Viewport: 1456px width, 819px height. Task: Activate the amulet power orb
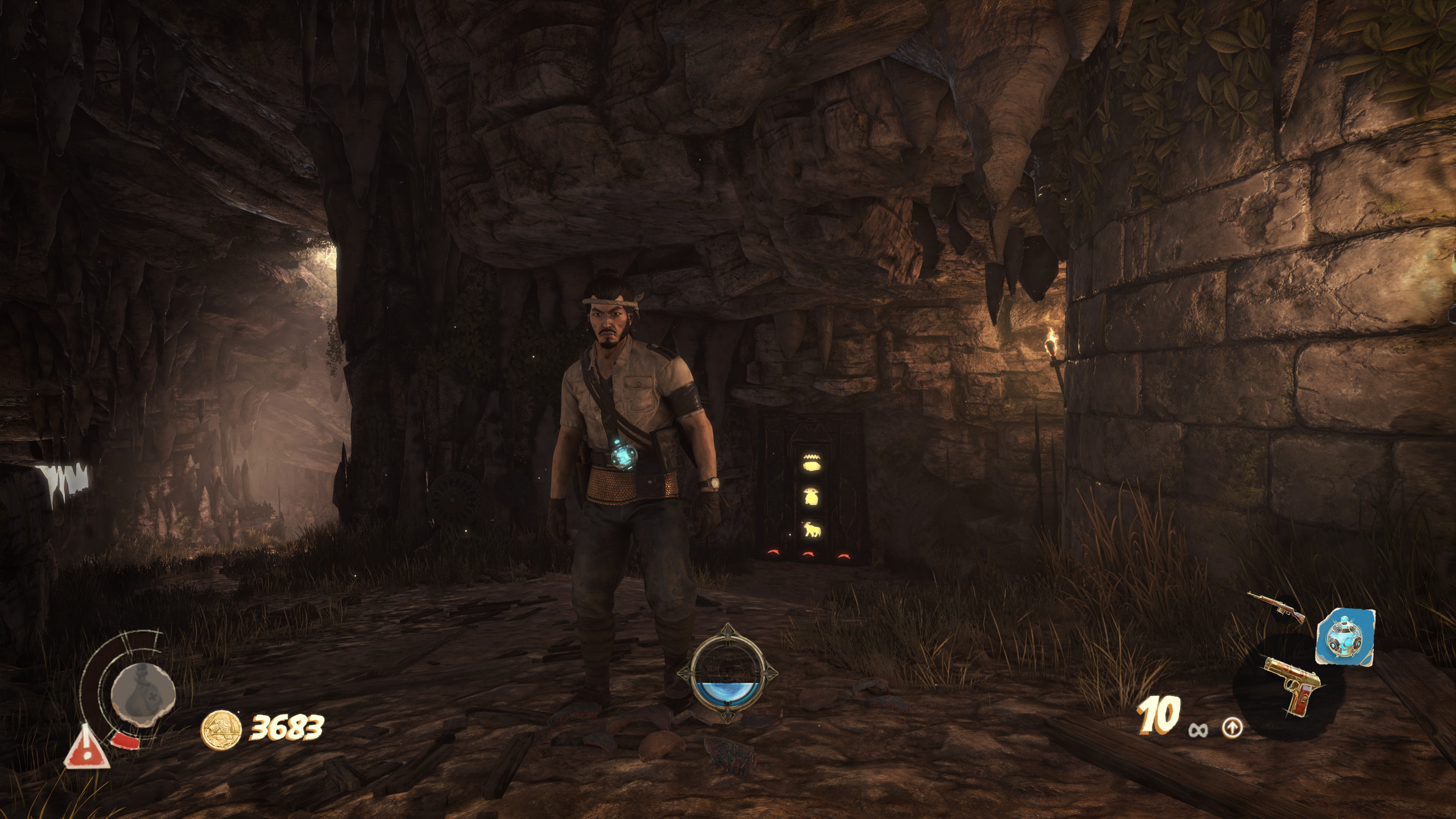(728, 673)
